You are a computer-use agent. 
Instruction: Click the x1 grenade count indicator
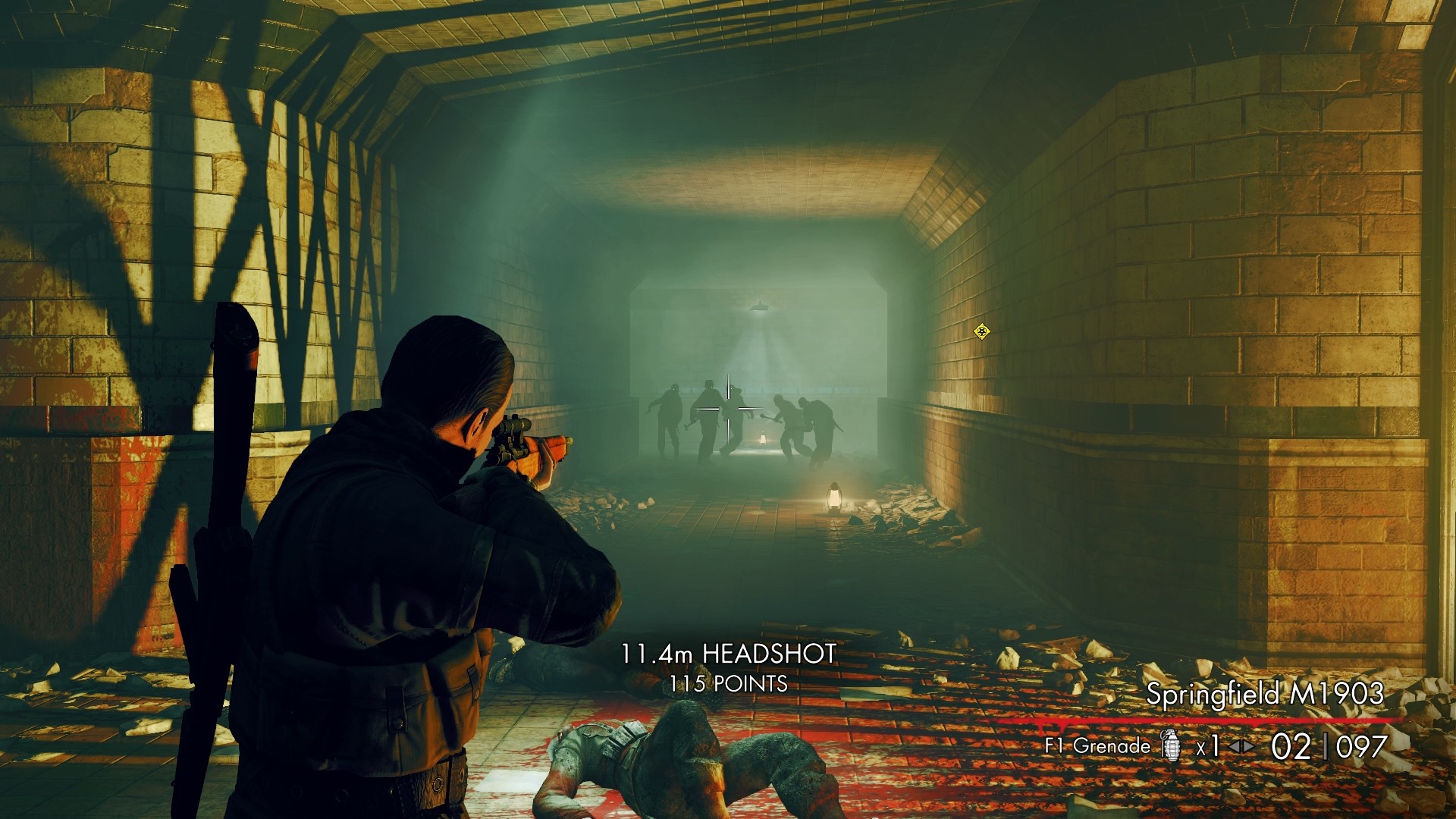(x=1208, y=745)
